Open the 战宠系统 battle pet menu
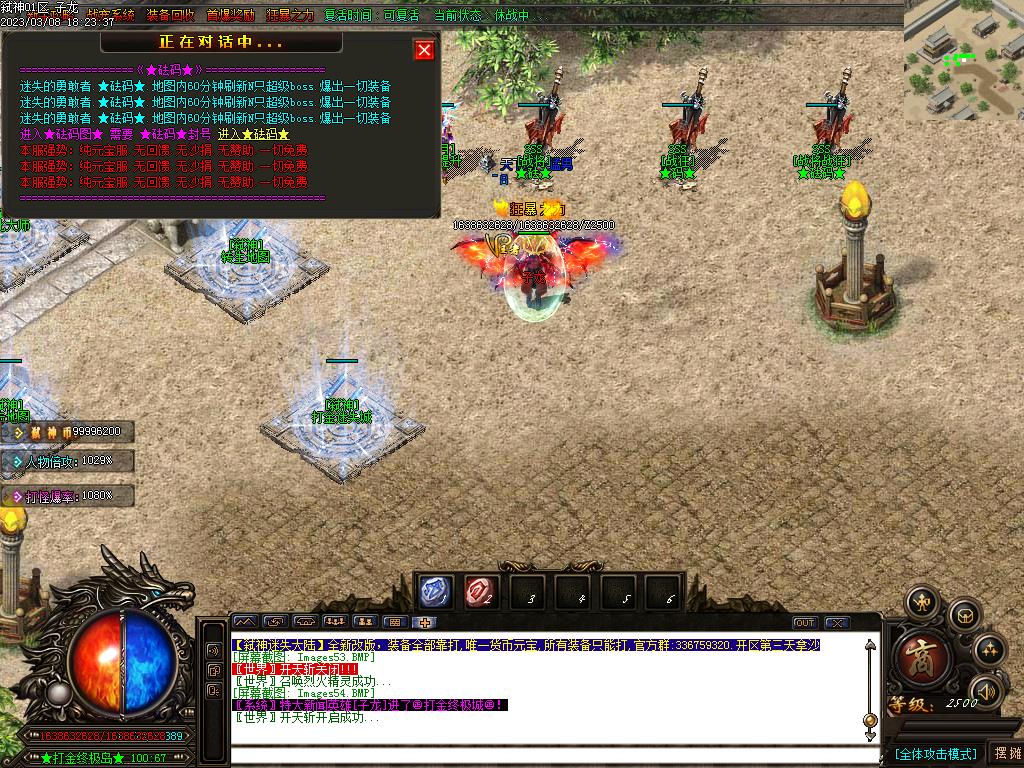This screenshot has height=768, width=1024. 110,16
